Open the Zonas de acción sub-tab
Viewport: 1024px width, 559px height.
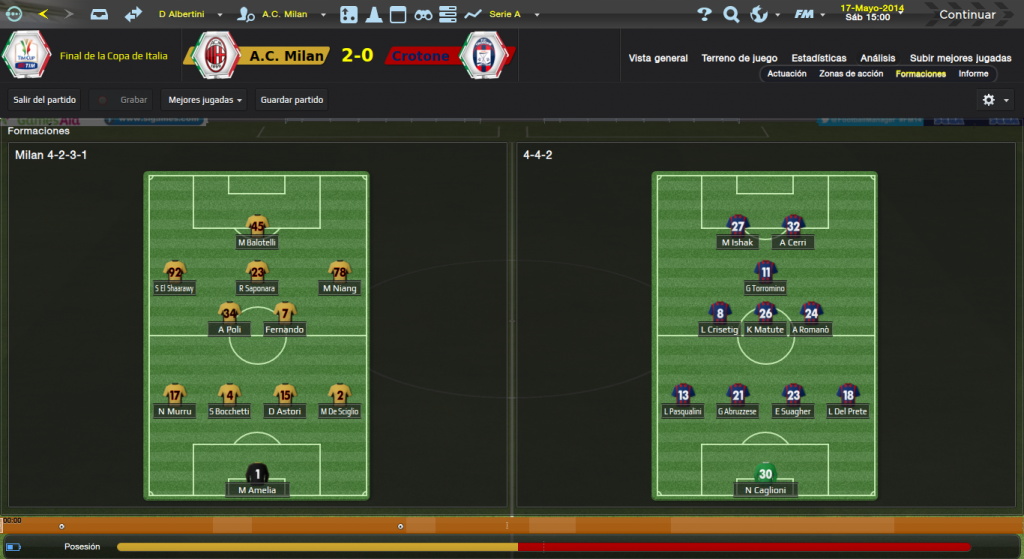coord(851,74)
